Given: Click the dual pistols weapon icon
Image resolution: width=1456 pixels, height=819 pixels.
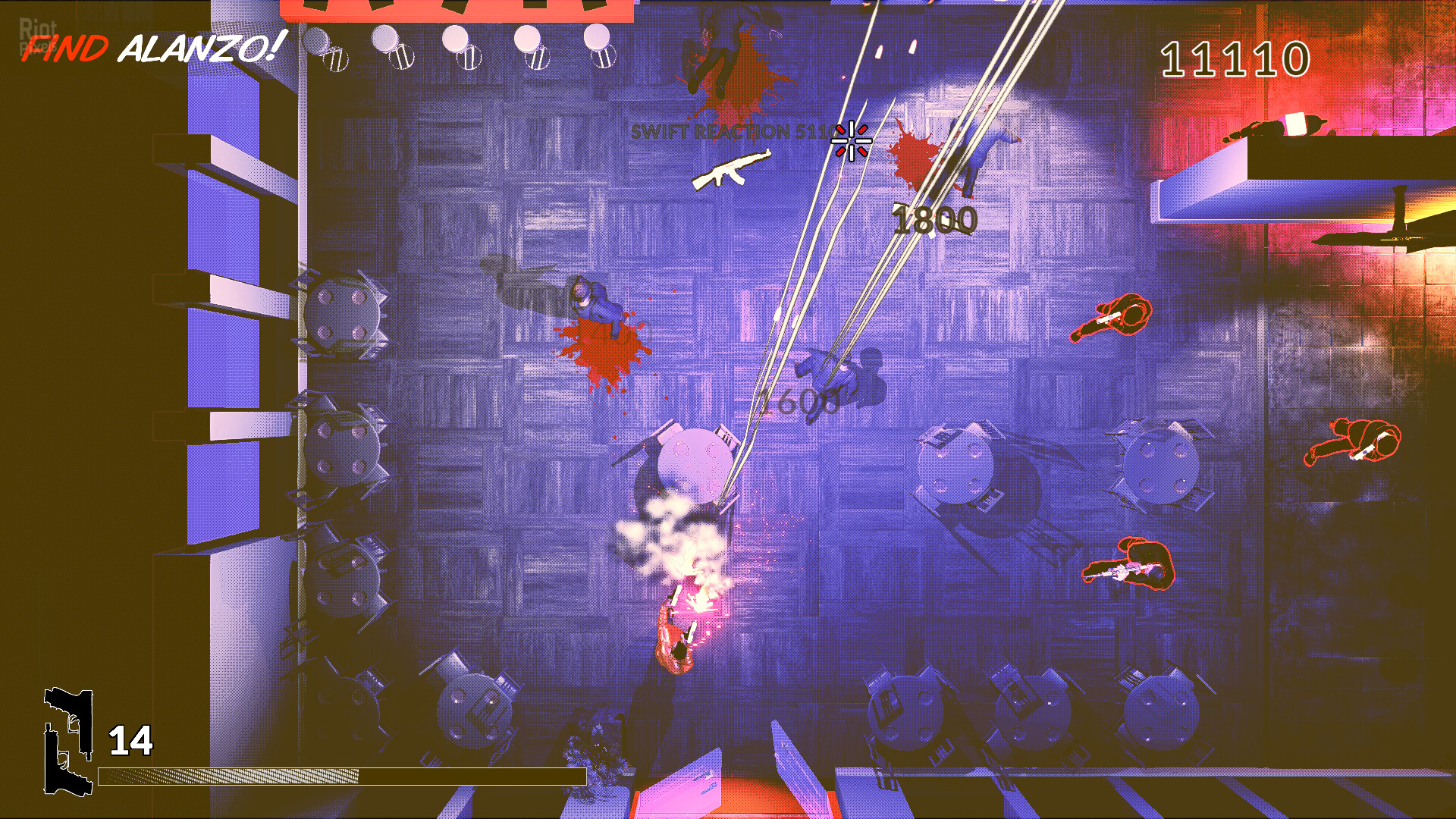Looking at the screenshot, I should tap(68, 740).
